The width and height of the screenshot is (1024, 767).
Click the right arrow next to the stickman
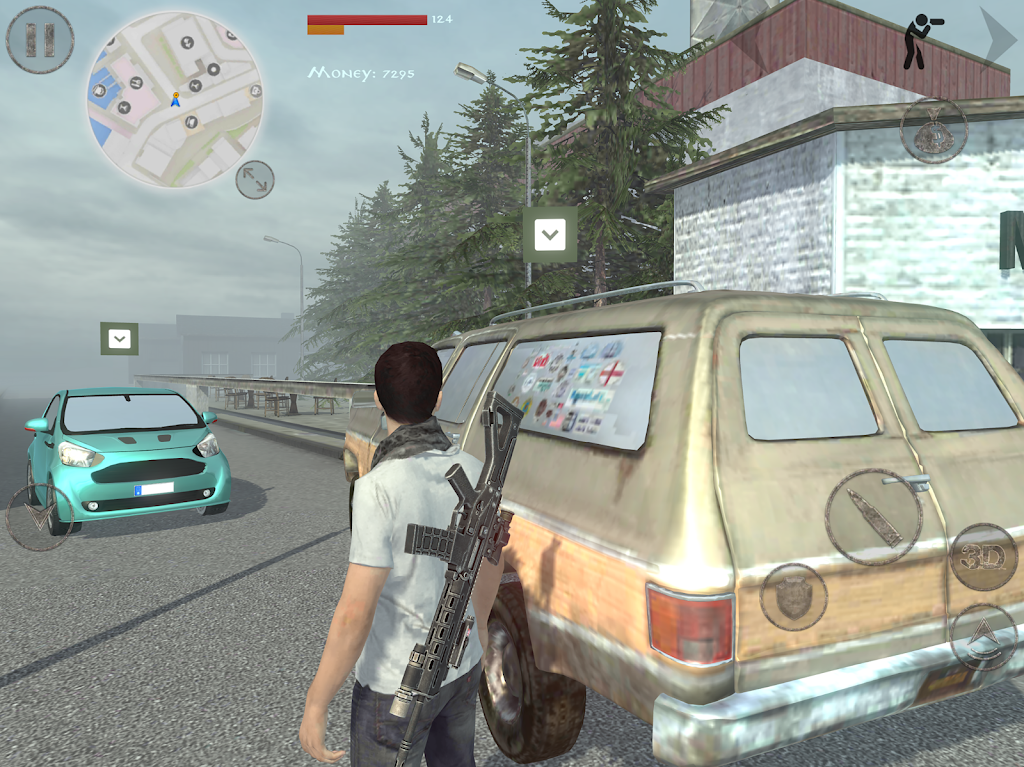pos(995,41)
